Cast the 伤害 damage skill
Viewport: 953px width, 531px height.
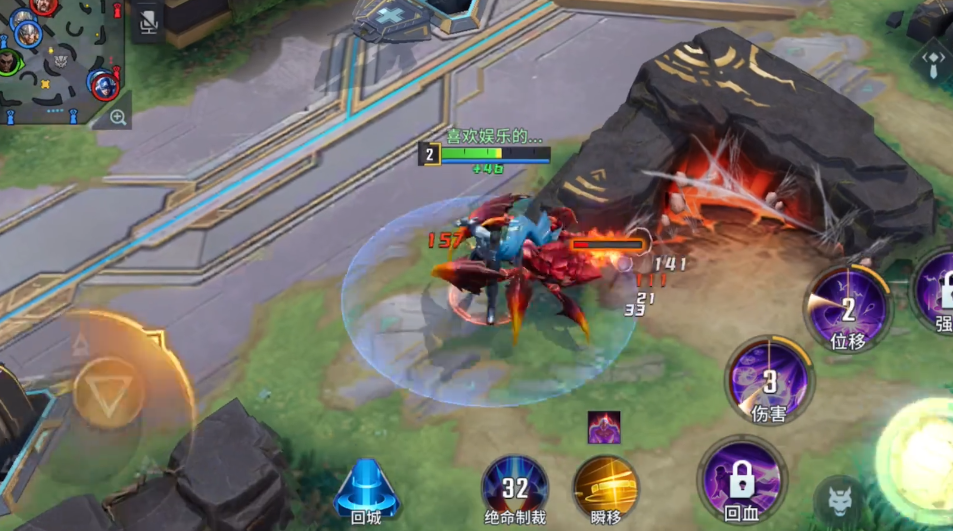click(x=769, y=380)
